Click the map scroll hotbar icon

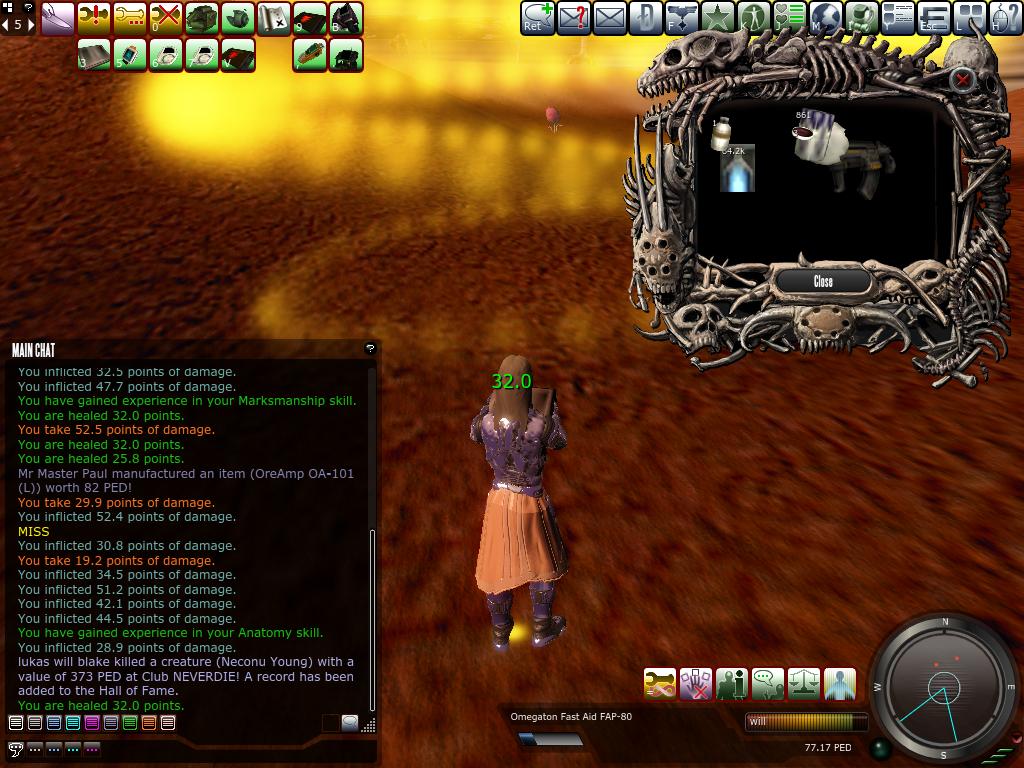click(x=273, y=18)
